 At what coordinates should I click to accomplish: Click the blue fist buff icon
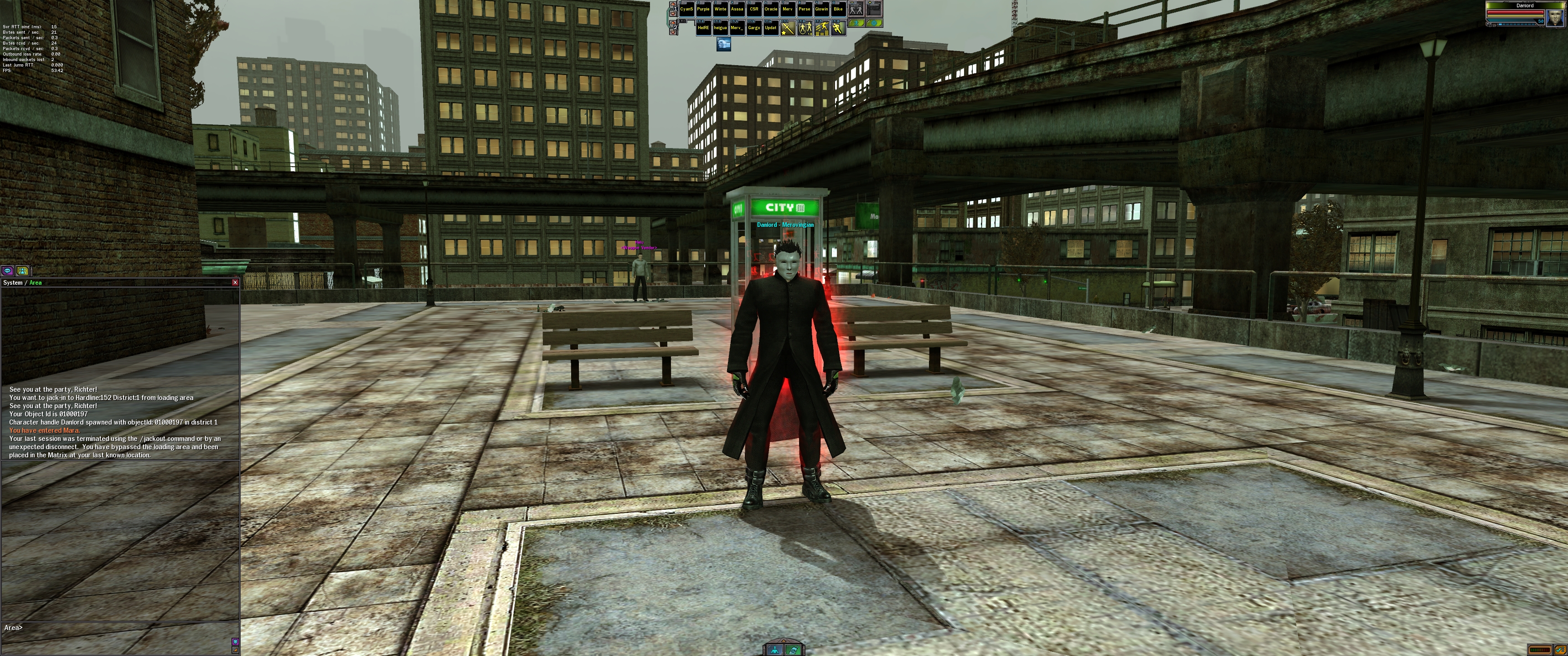(723, 44)
